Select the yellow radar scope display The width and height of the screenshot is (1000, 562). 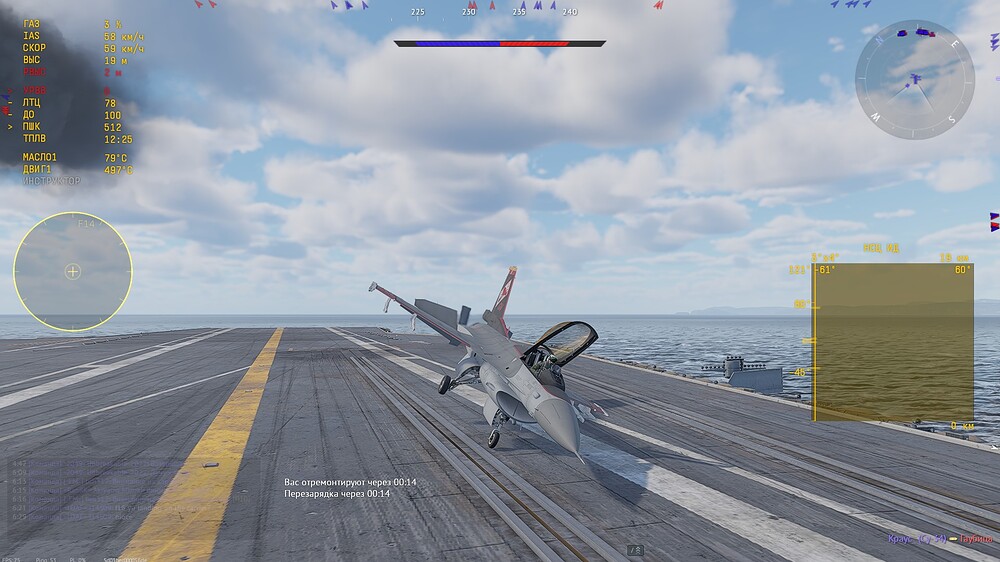(893, 342)
